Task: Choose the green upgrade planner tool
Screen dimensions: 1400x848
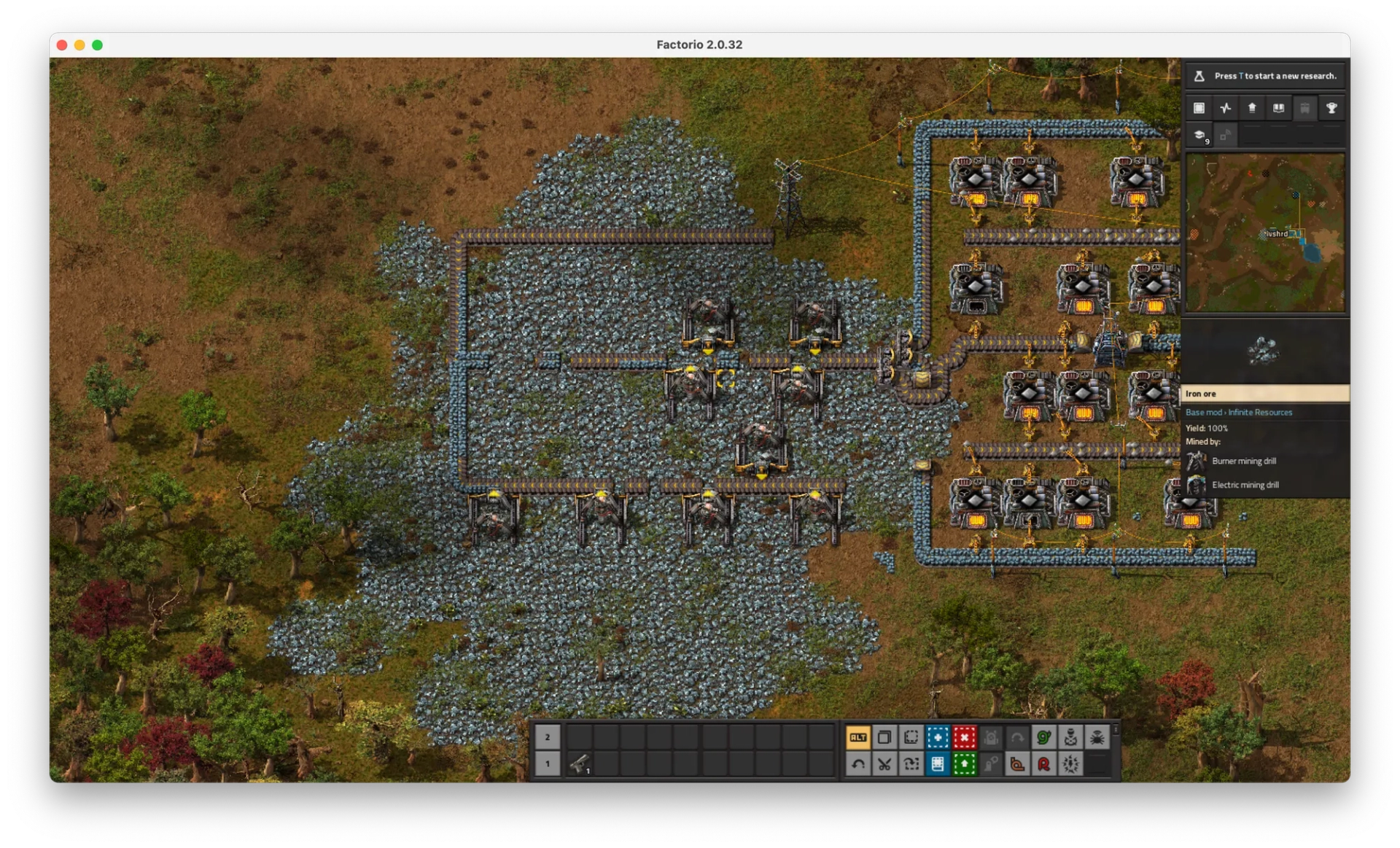Action: point(964,764)
